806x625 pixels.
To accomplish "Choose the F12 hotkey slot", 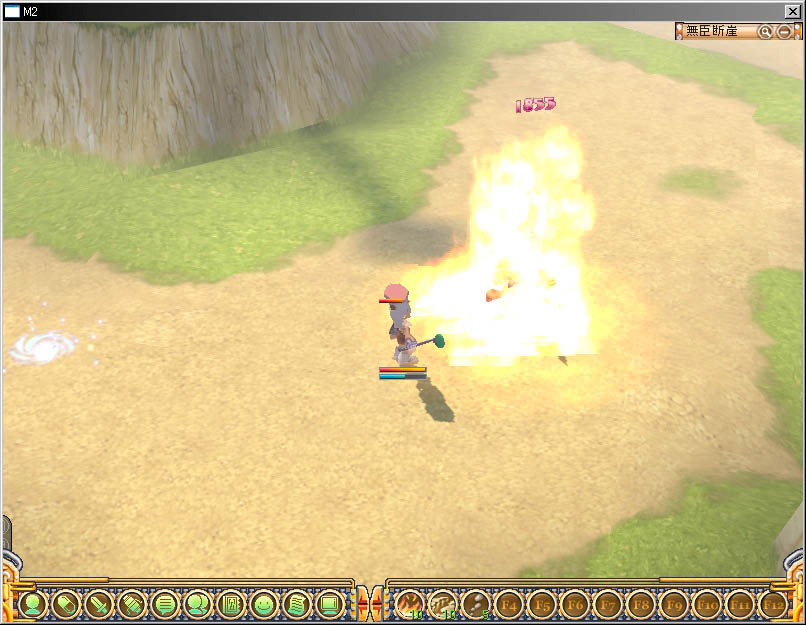I will point(772,604).
